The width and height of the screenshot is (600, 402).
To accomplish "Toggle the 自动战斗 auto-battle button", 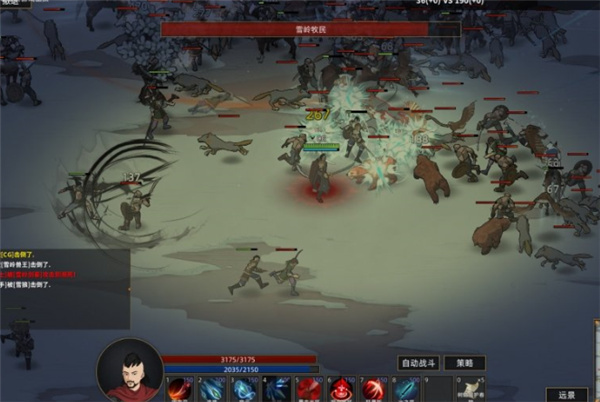I will click(x=419, y=363).
